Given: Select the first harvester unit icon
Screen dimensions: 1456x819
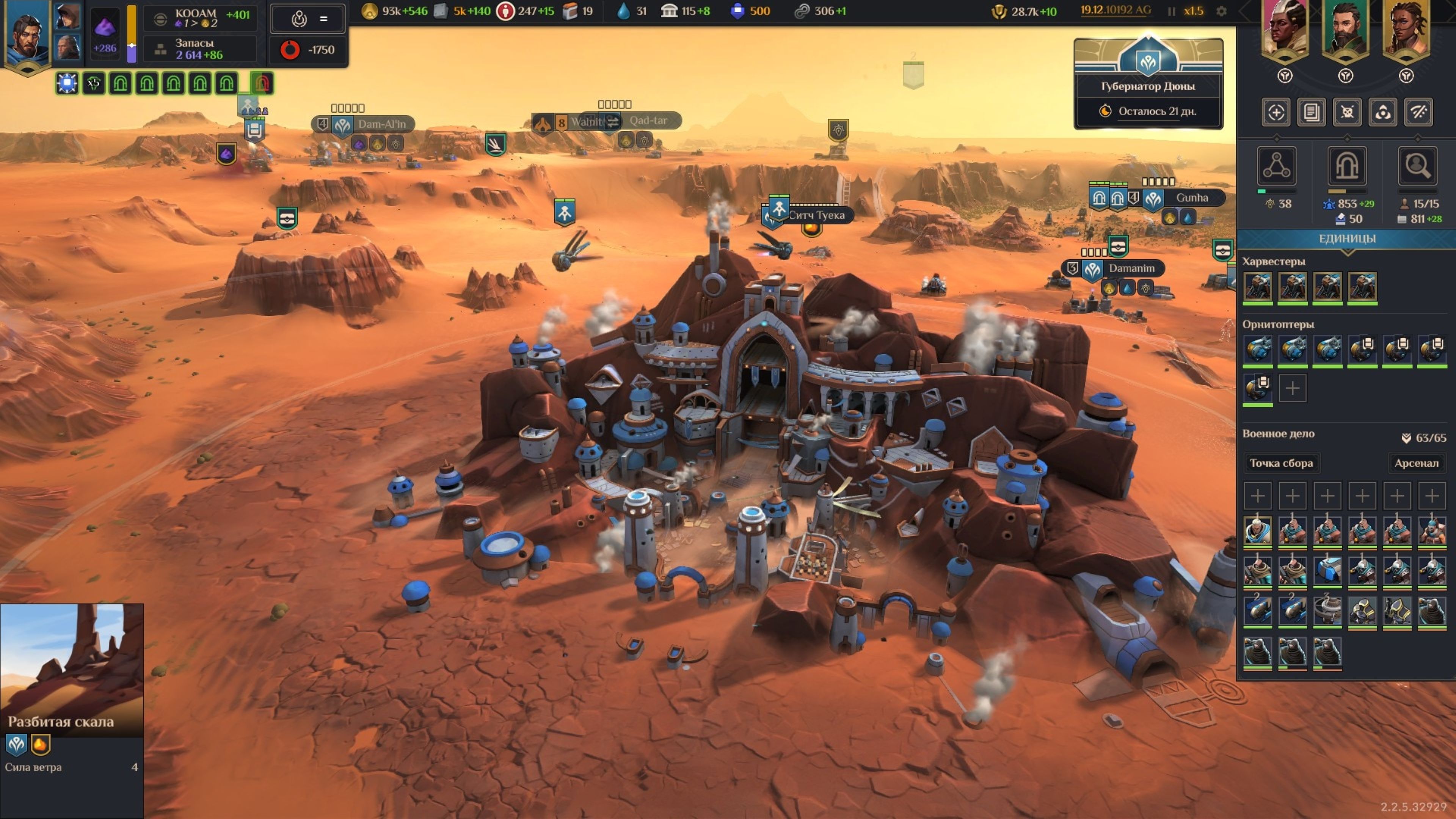Looking at the screenshot, I should 1258,287.
